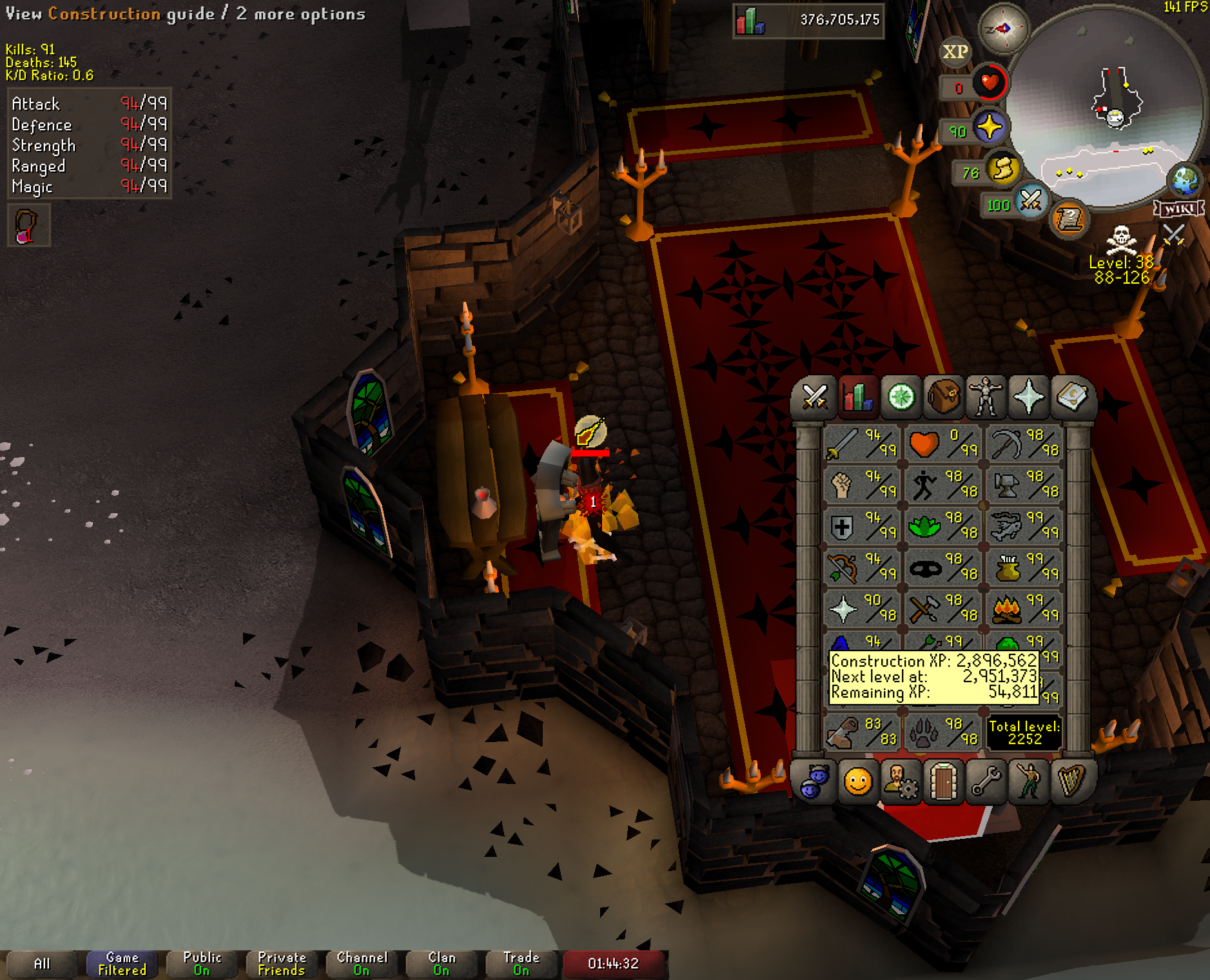This screenshot has width=1210, height=980.
Task: Toggle the XP drops button
Action: [955, 52]
